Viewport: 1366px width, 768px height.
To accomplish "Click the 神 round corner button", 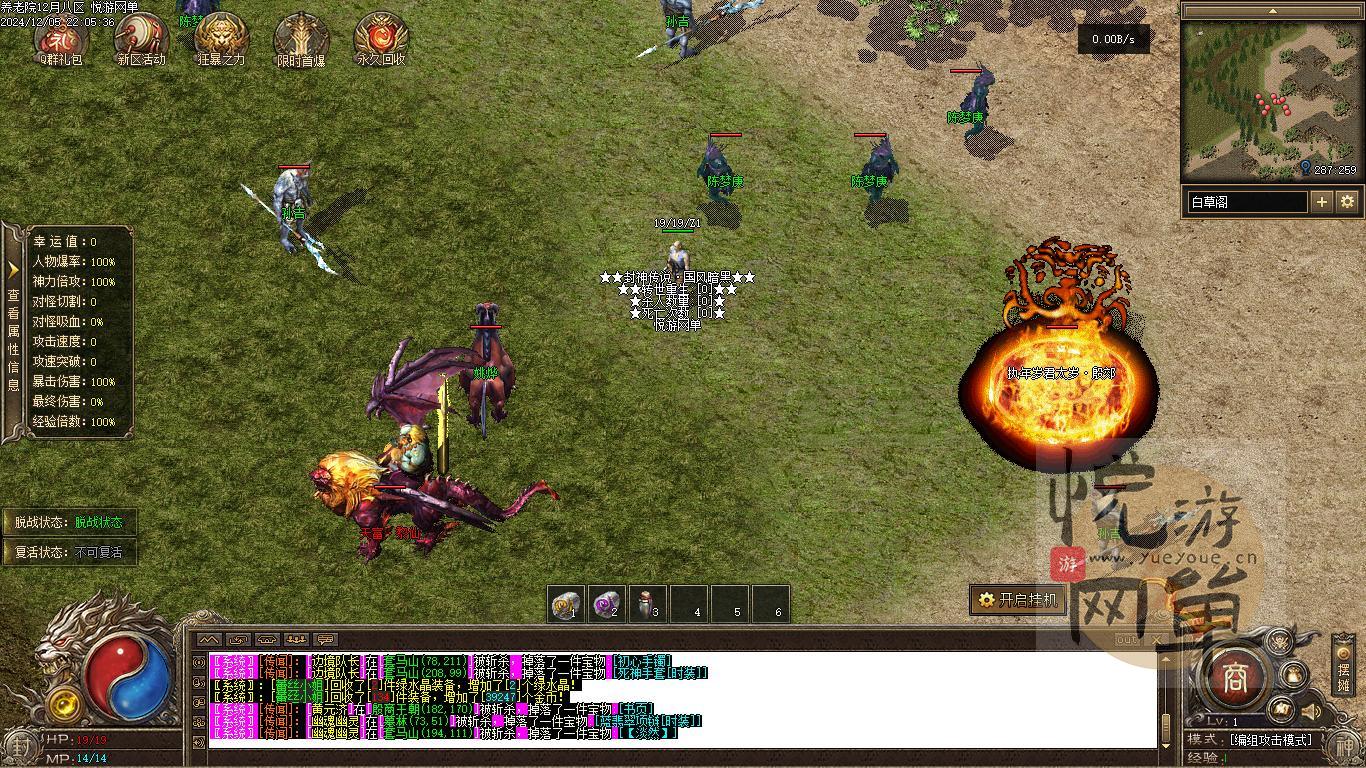I will pyautogui.click(x=1343, y=747).
